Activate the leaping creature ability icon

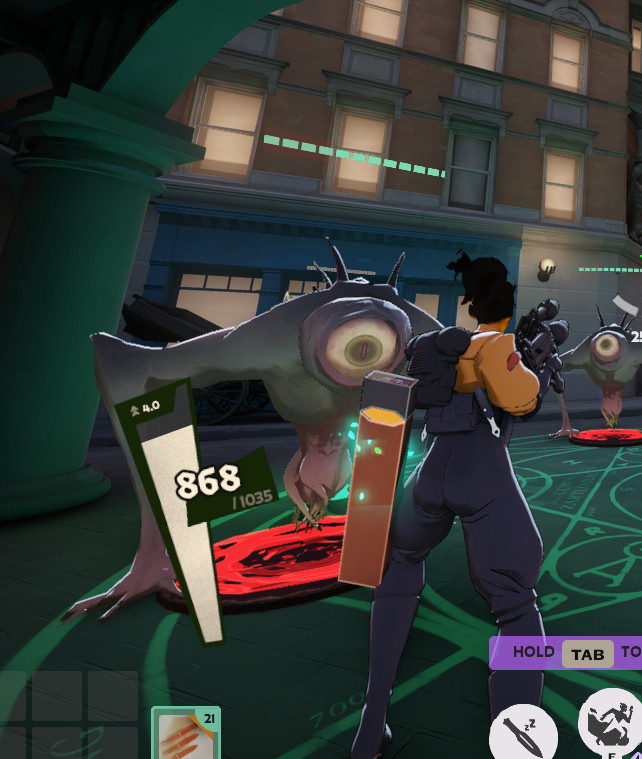tap(612, 722)
